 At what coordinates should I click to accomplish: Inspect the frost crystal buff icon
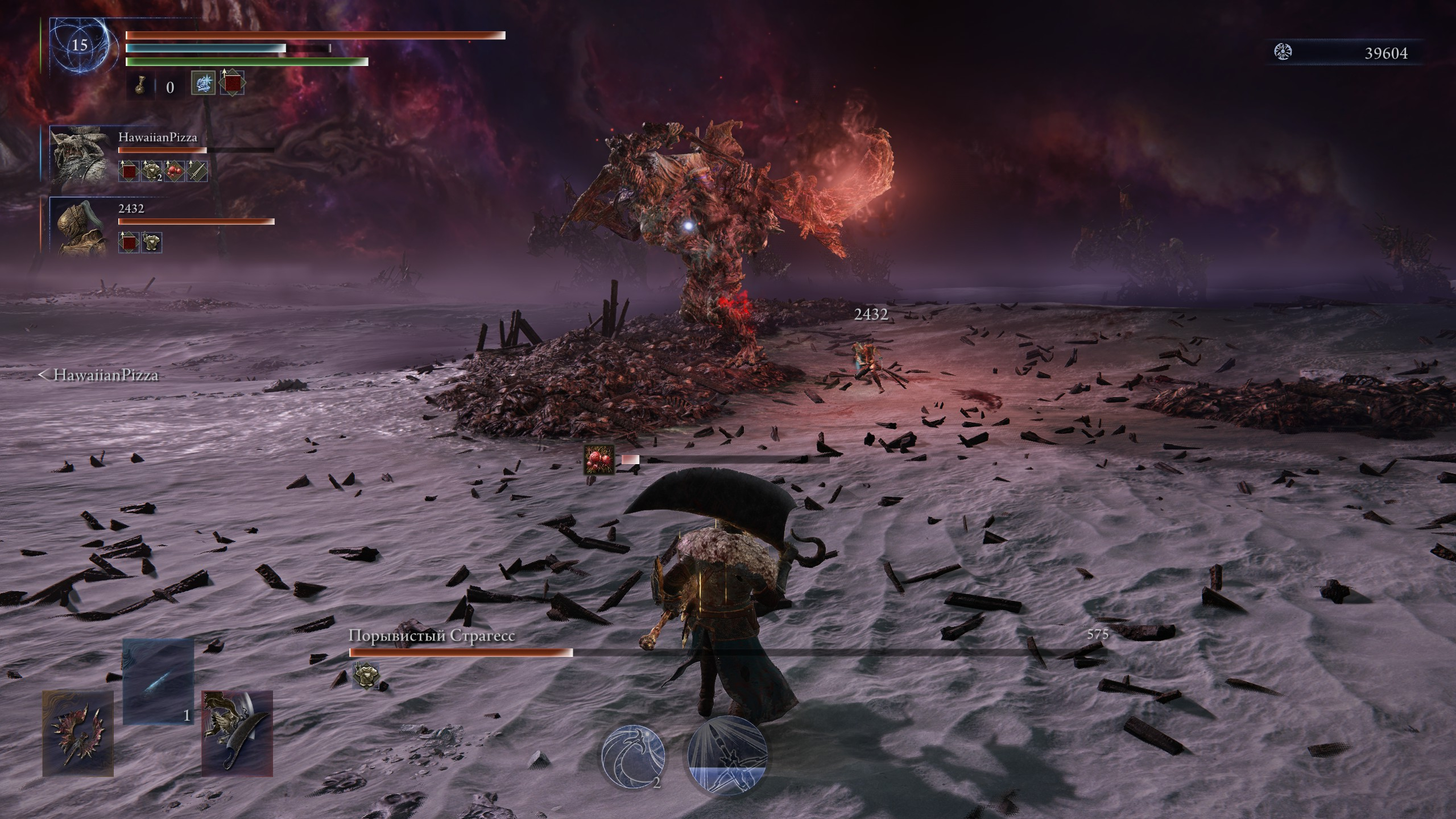point(203,83)
